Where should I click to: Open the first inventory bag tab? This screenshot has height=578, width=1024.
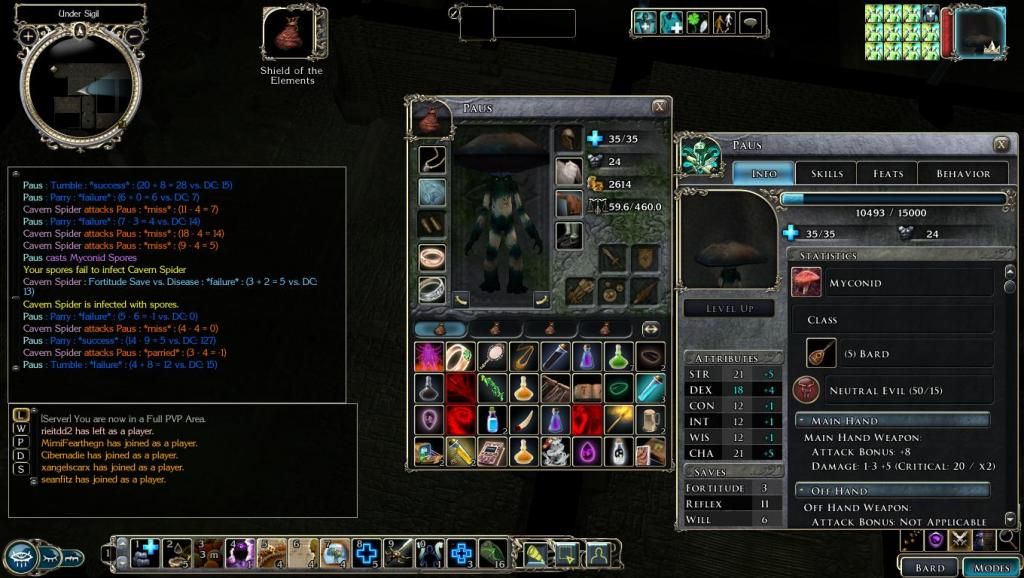(440, 328)
